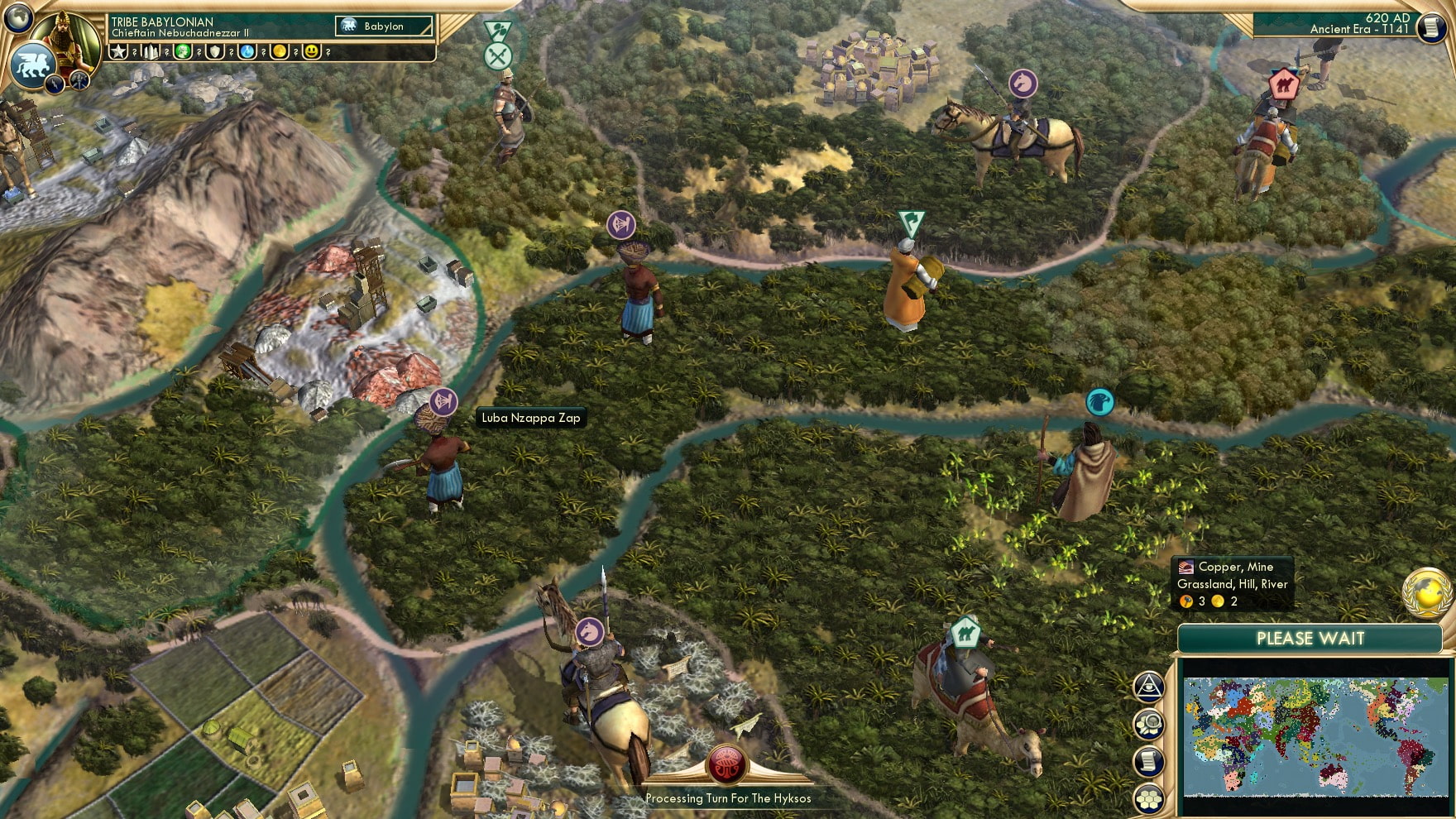1456x819 pixels.
Task: Click the scroll notification log icon near minimap
Action: (x=1148, y=759)
